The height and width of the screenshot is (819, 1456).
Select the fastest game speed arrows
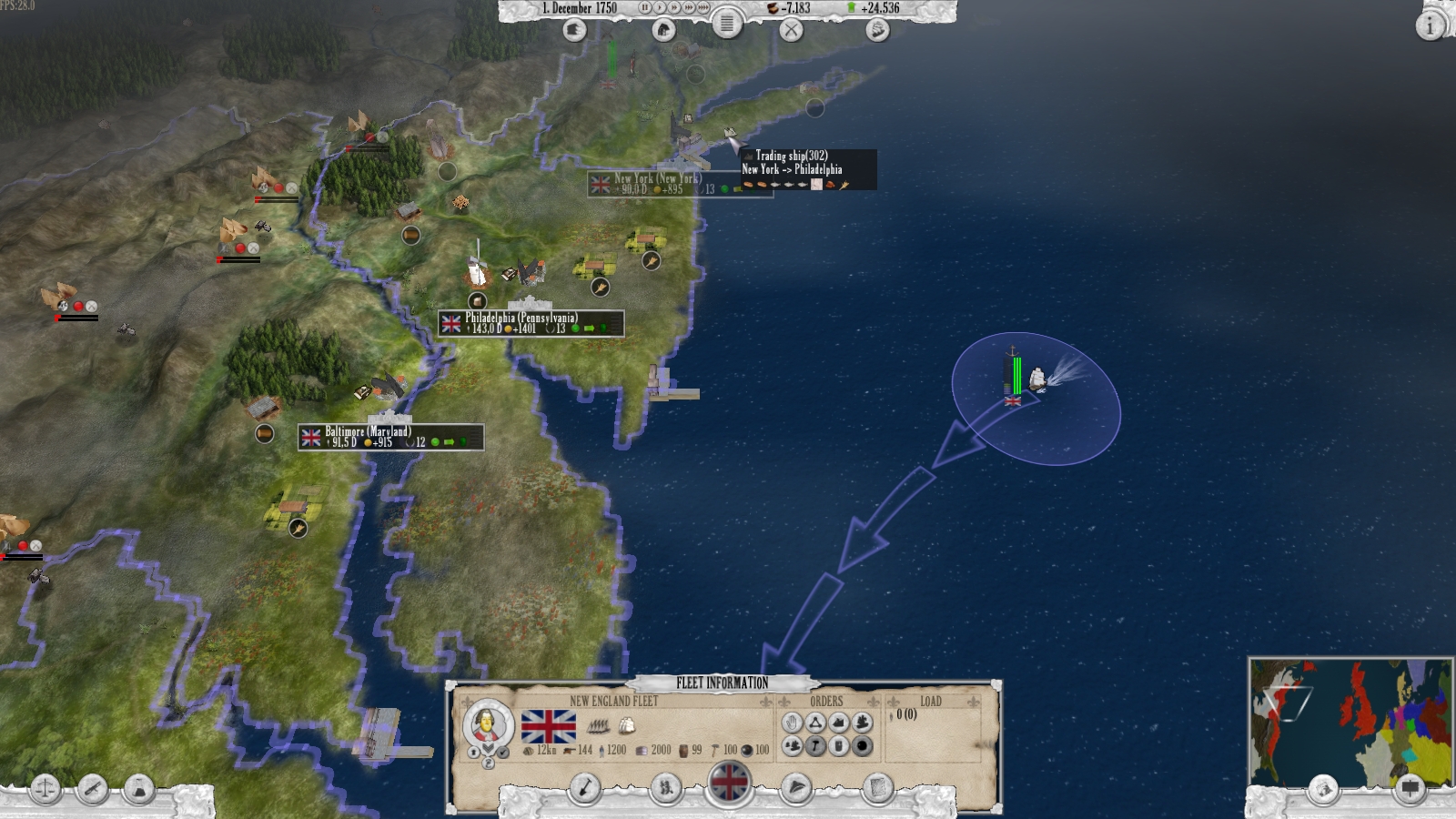(703, 8)
